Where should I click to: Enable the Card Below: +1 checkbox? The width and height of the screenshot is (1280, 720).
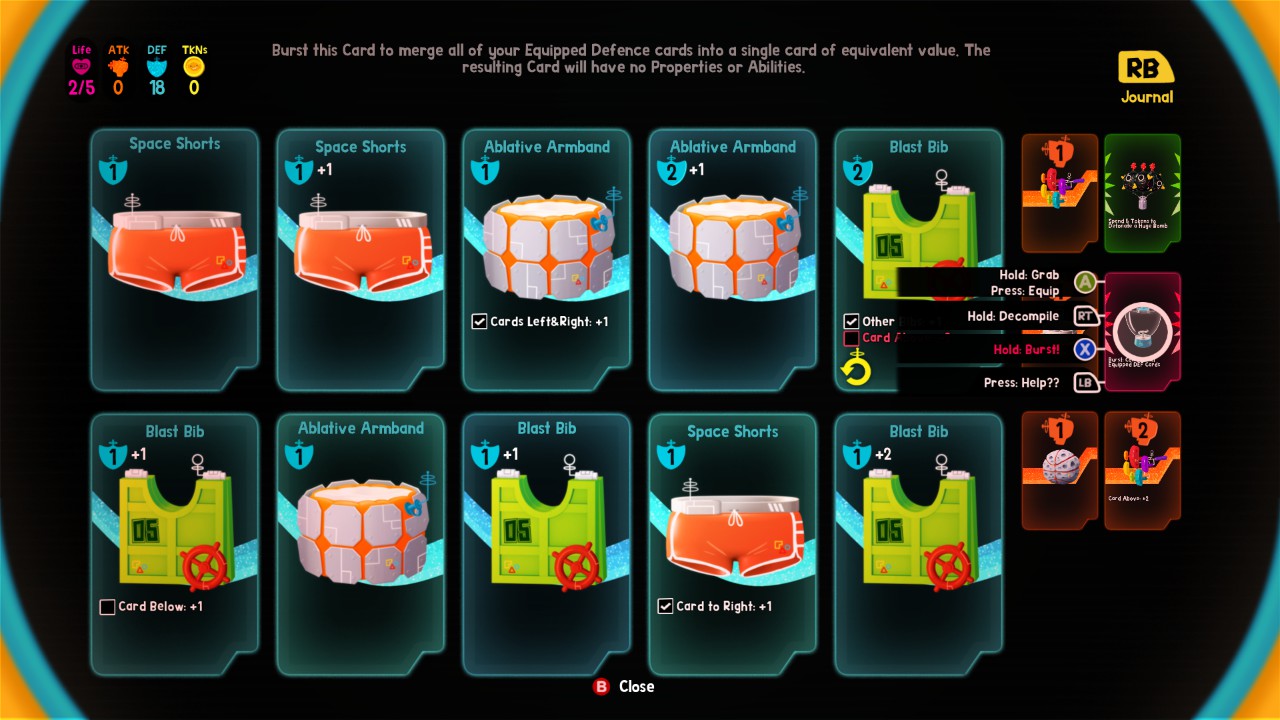[107, 606]
